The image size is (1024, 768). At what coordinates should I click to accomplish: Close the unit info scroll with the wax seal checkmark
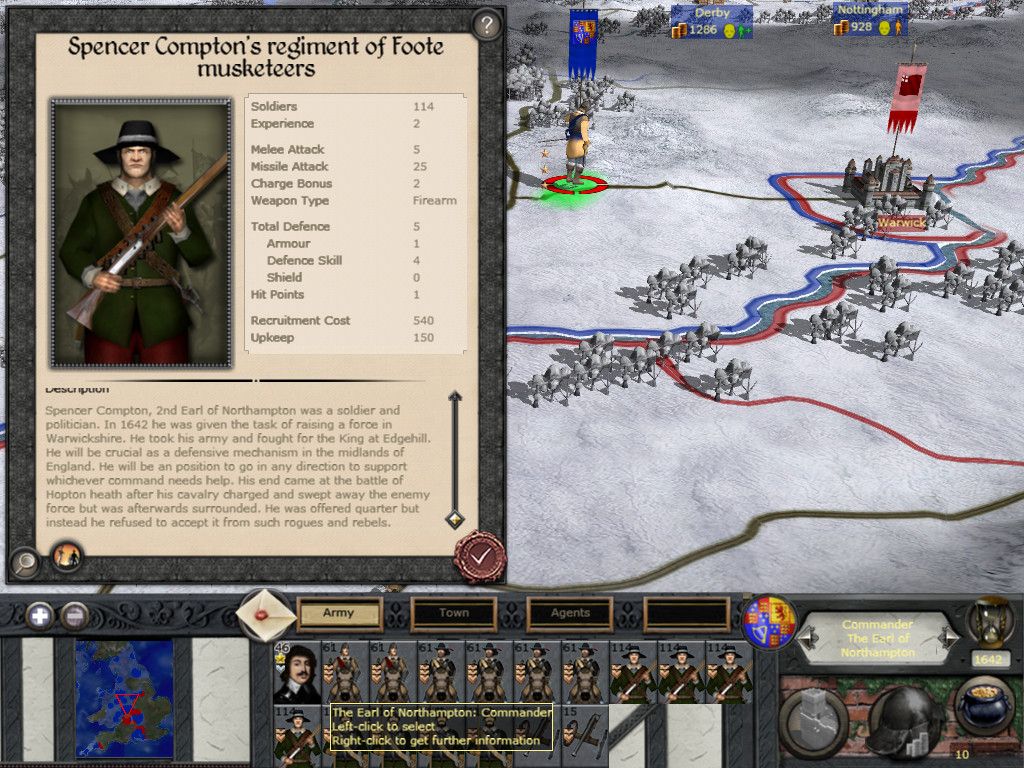coord(480,553)
